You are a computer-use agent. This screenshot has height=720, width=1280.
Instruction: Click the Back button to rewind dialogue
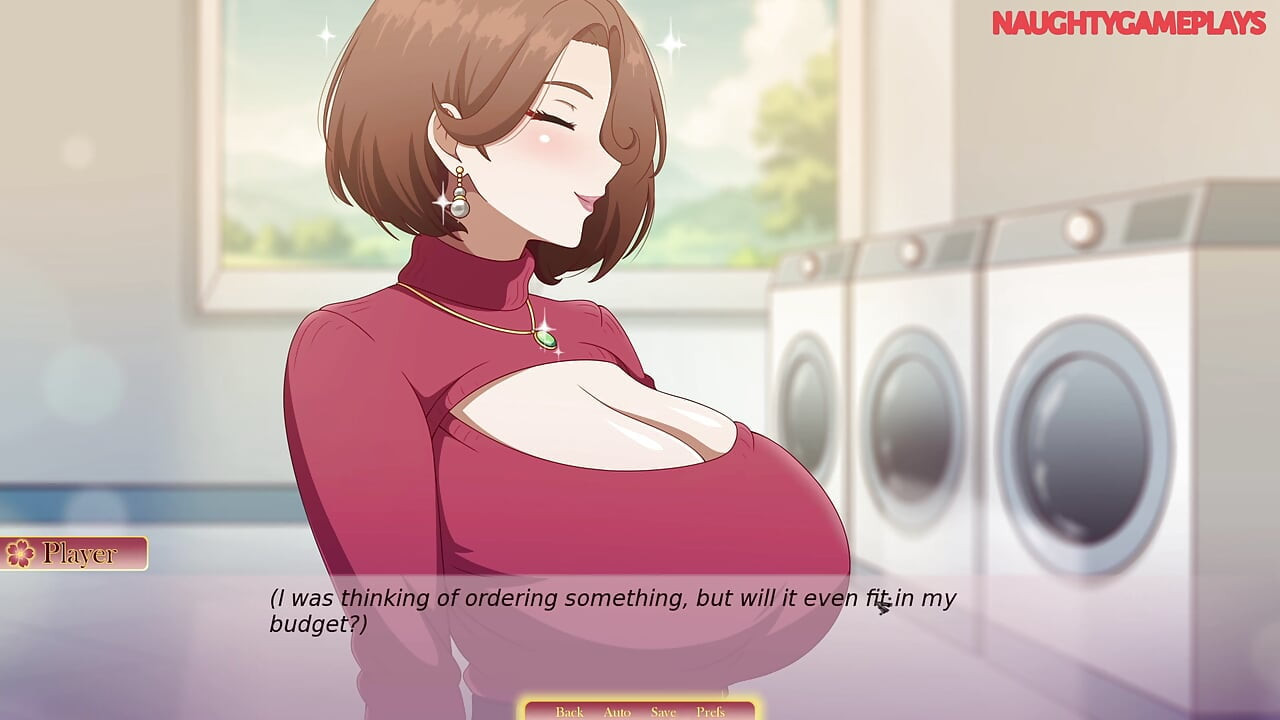coord(569,711)
